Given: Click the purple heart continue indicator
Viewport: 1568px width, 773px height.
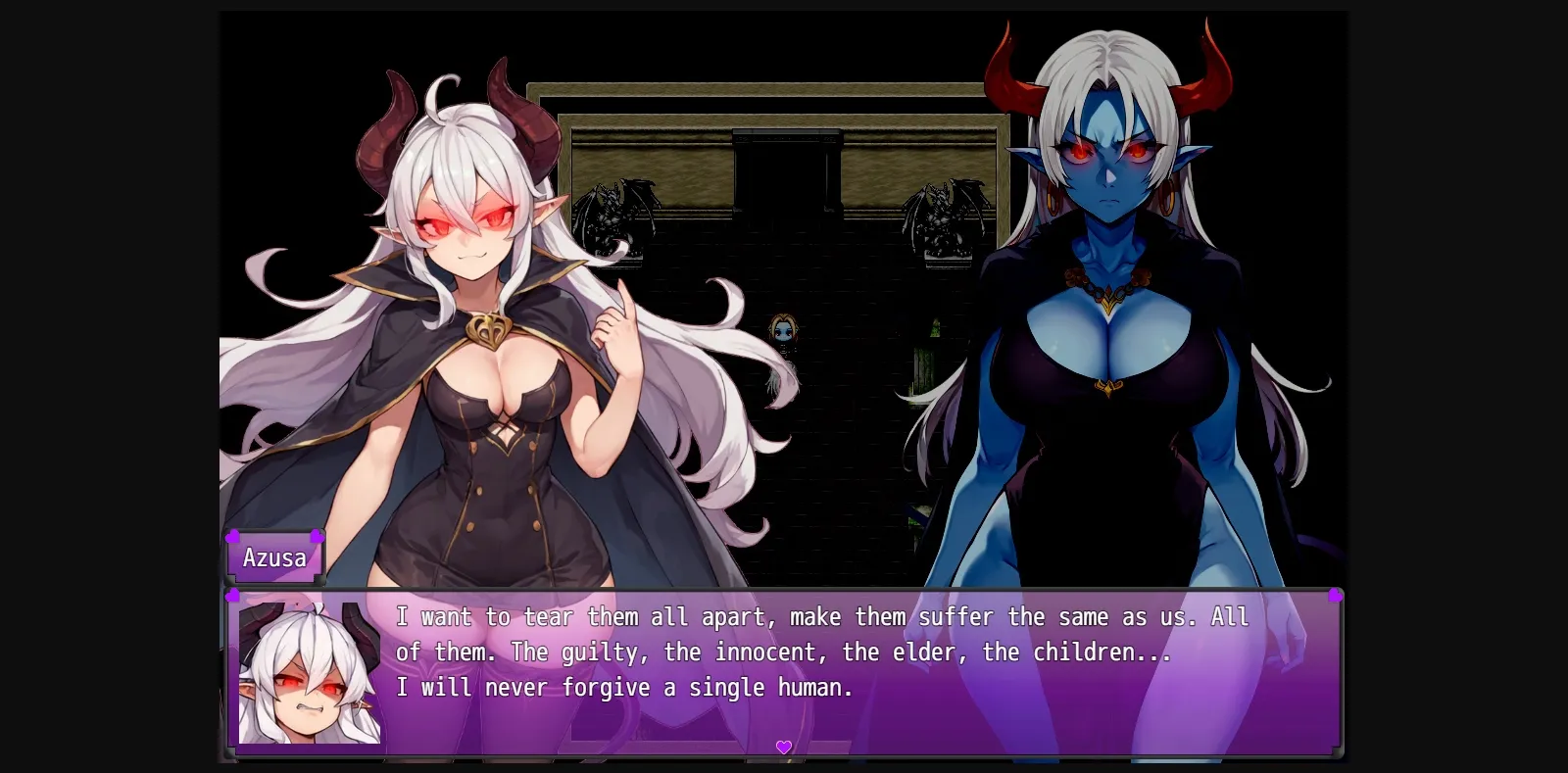Looking at the screenshot, I should coord(784,747).
